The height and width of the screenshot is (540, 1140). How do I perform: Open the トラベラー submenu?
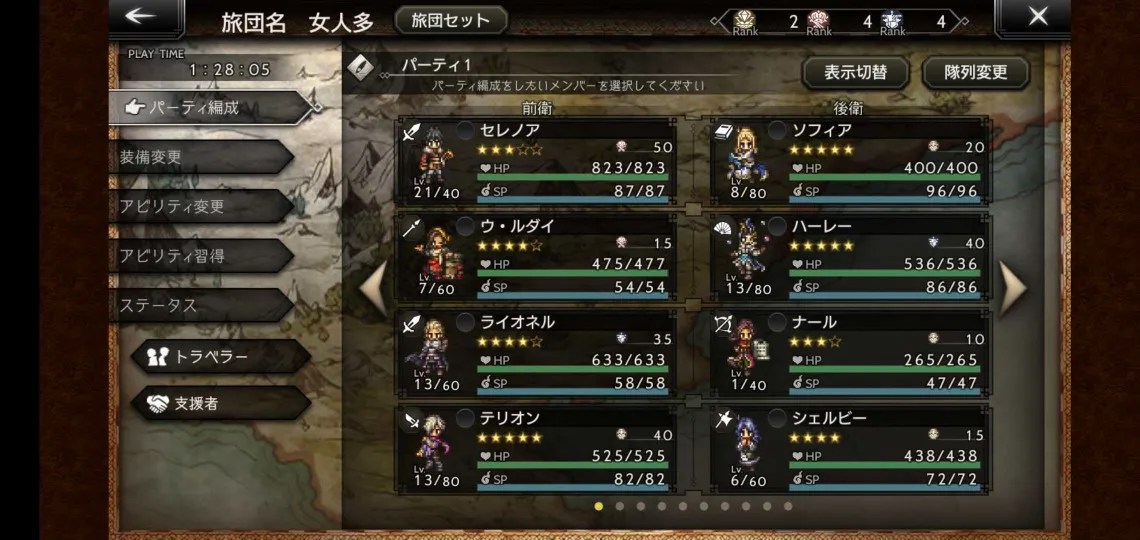point(220,356)
